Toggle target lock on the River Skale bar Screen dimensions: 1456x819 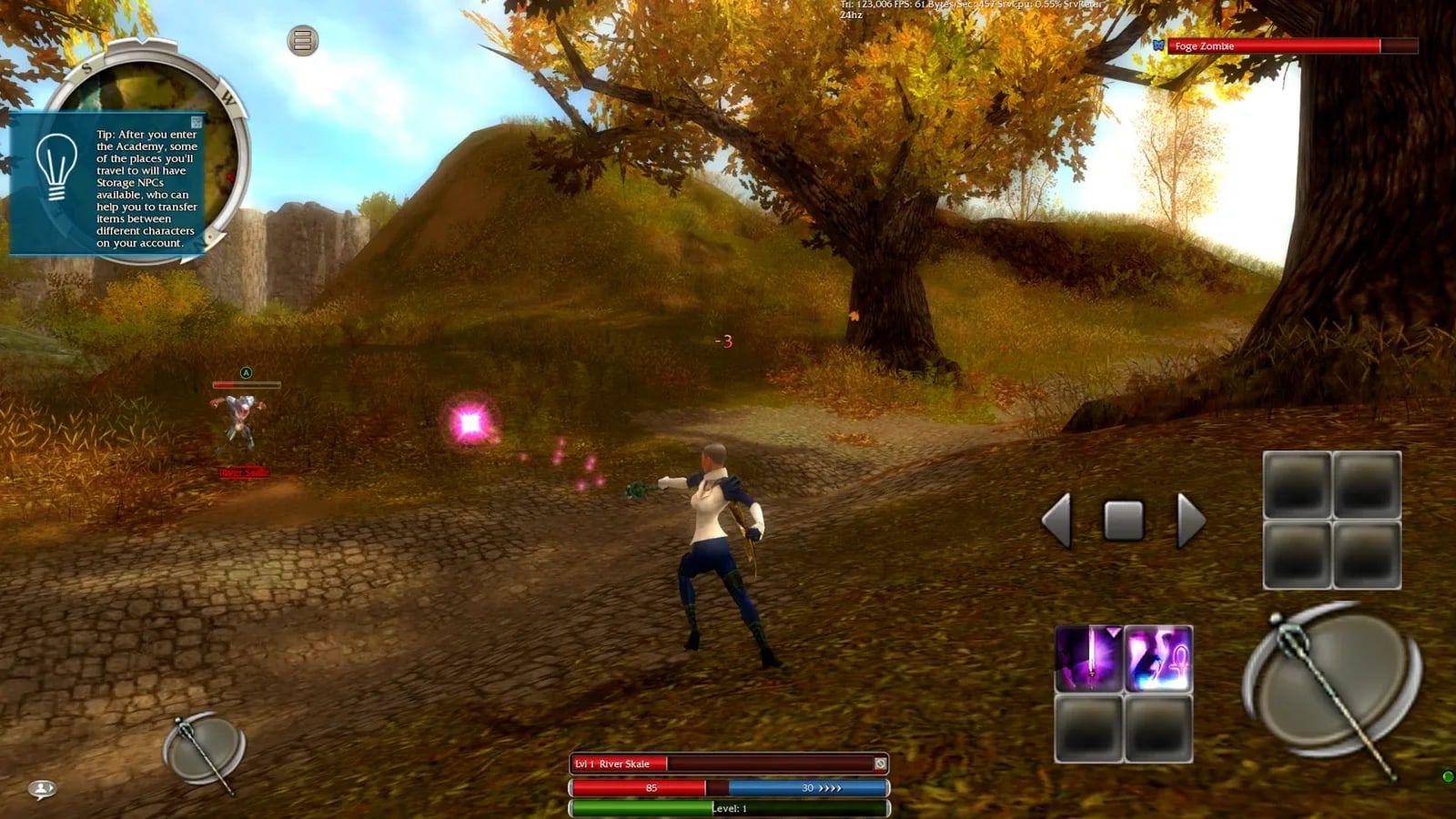click(x=879, y=763)
